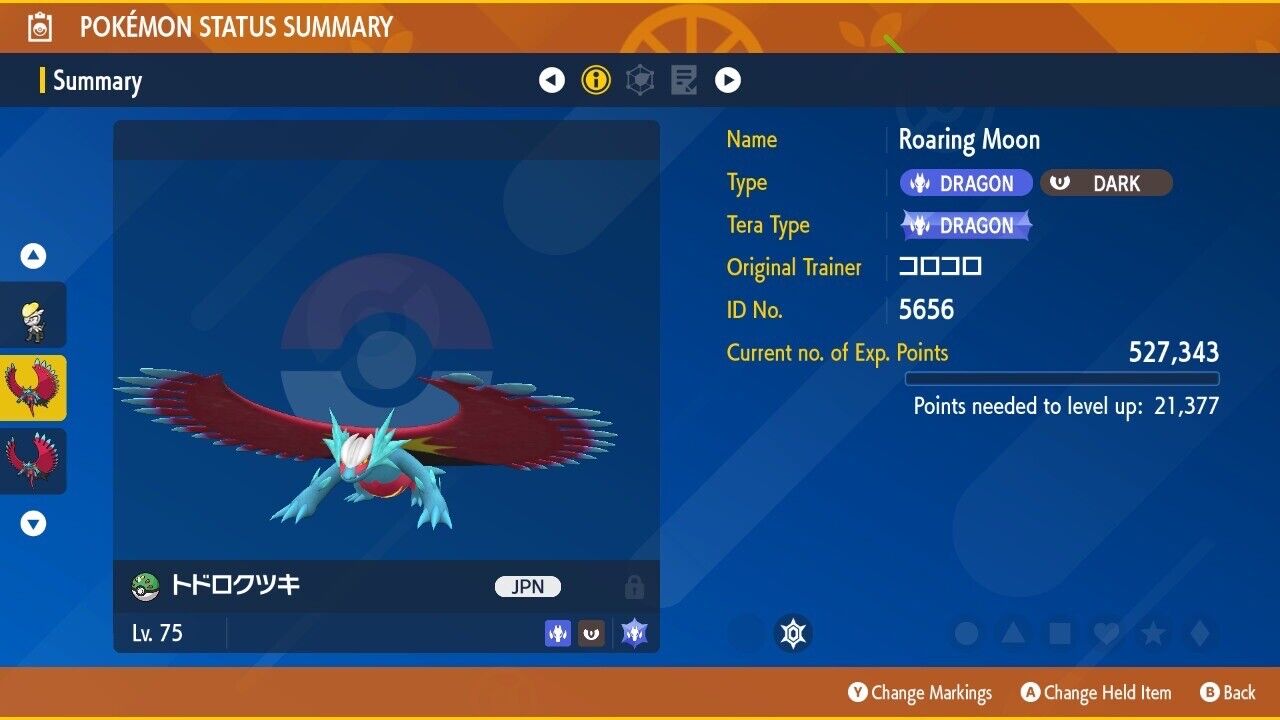
Task: Advance with the next summary page arrow
Action: coord(728,80)
